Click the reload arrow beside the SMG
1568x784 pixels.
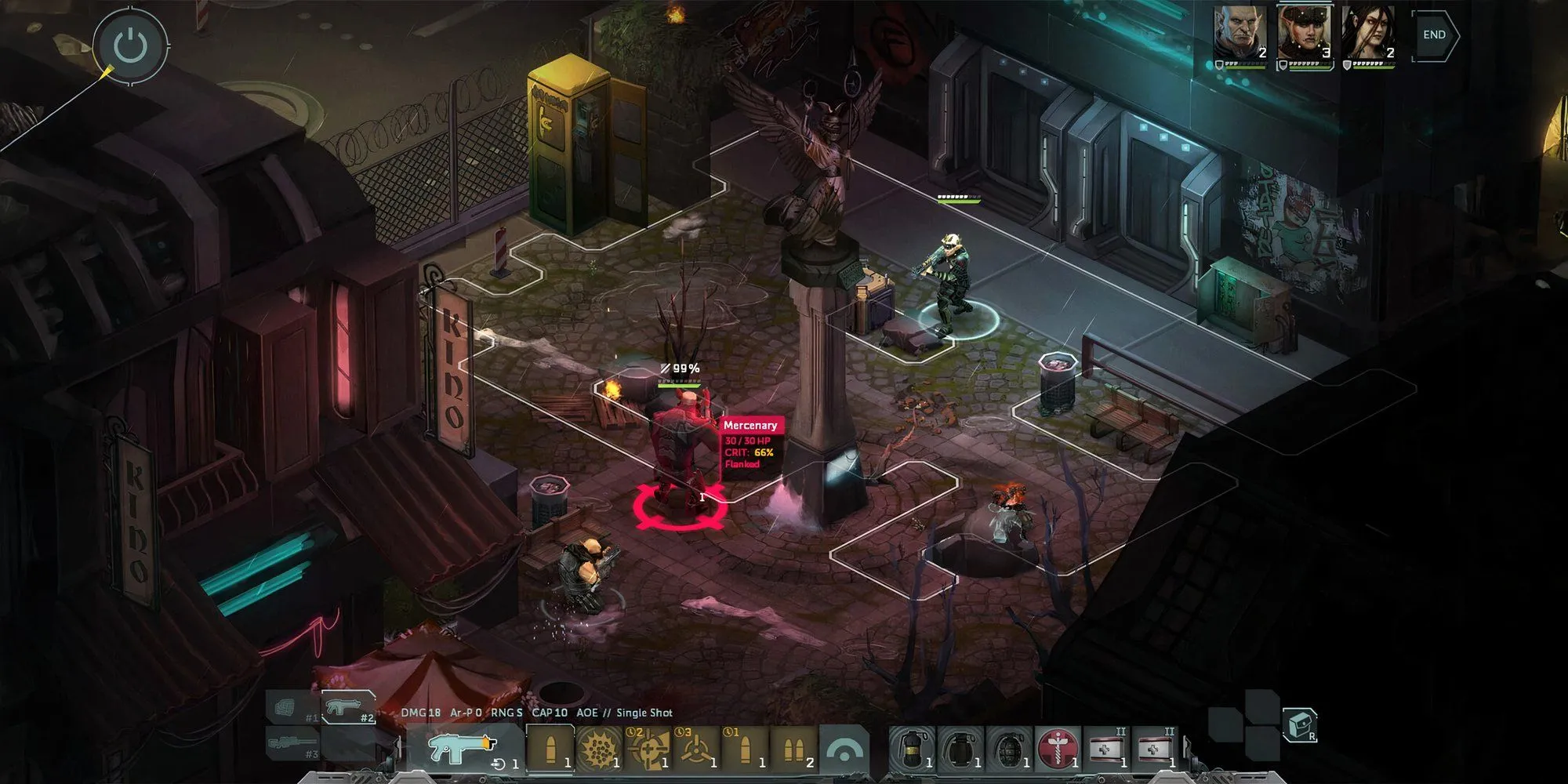click(x=499, y=762)
